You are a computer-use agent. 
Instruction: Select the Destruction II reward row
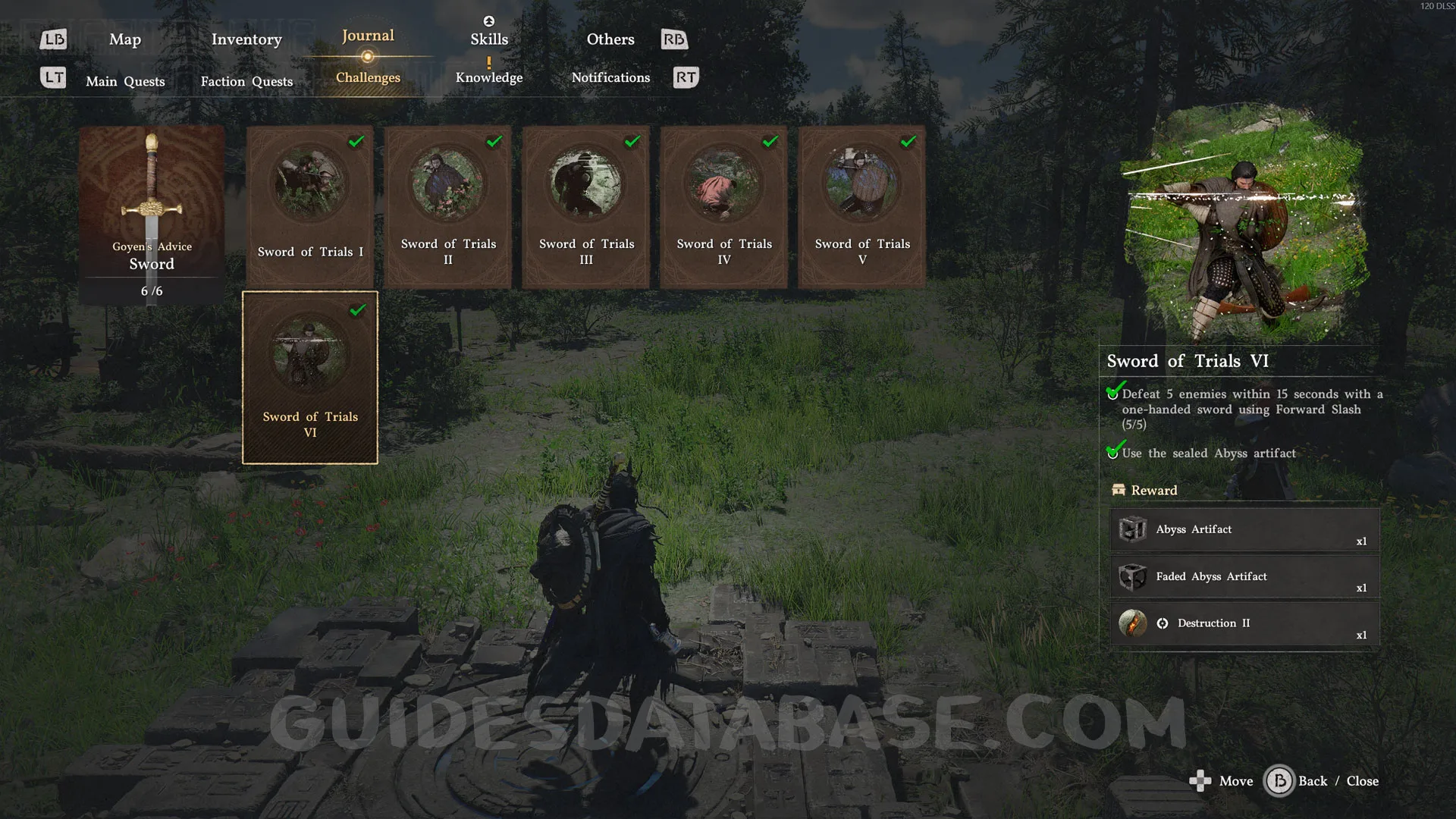[1244, 624]
